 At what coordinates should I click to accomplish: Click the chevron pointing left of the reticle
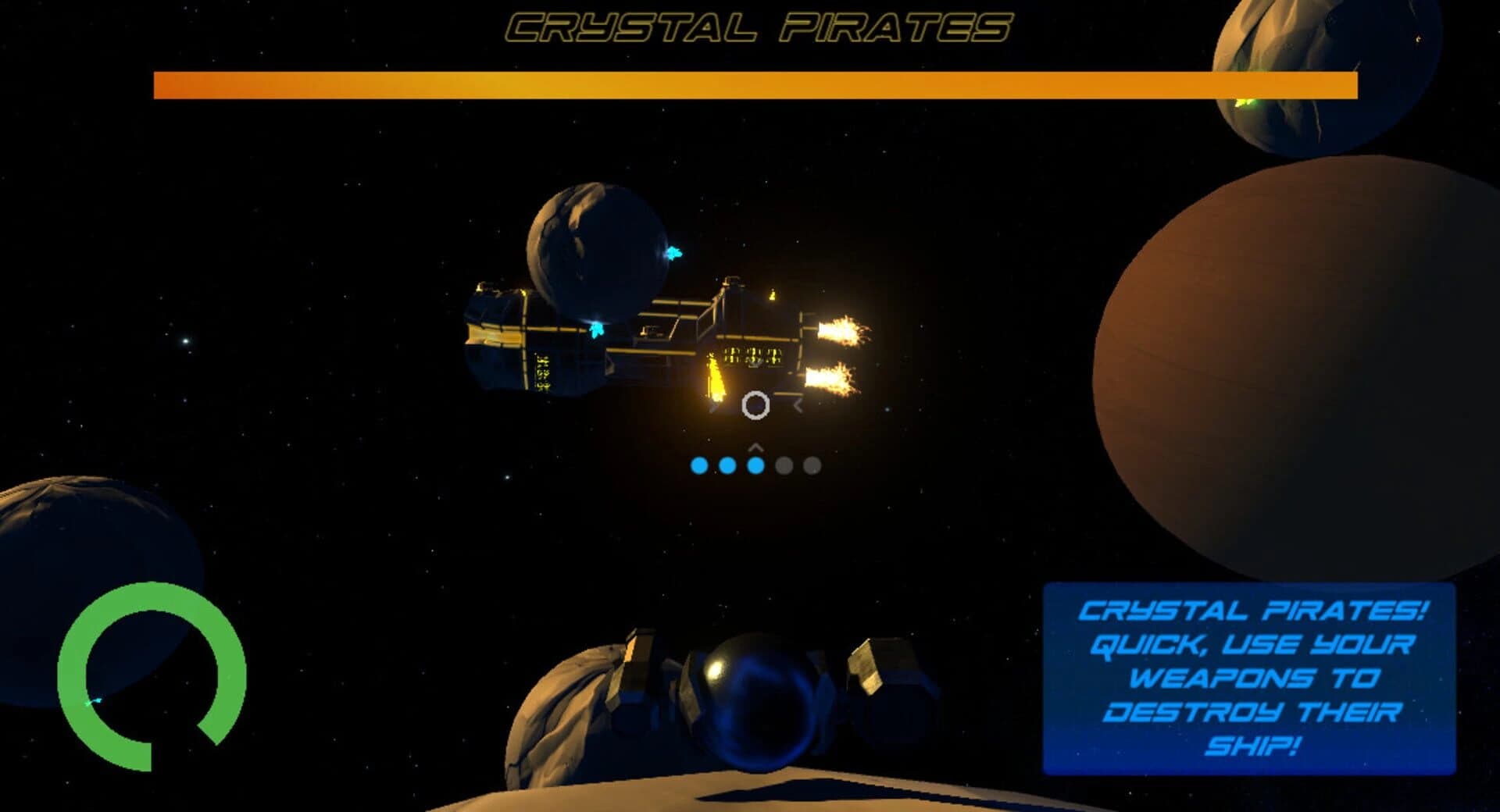point(715,406)
